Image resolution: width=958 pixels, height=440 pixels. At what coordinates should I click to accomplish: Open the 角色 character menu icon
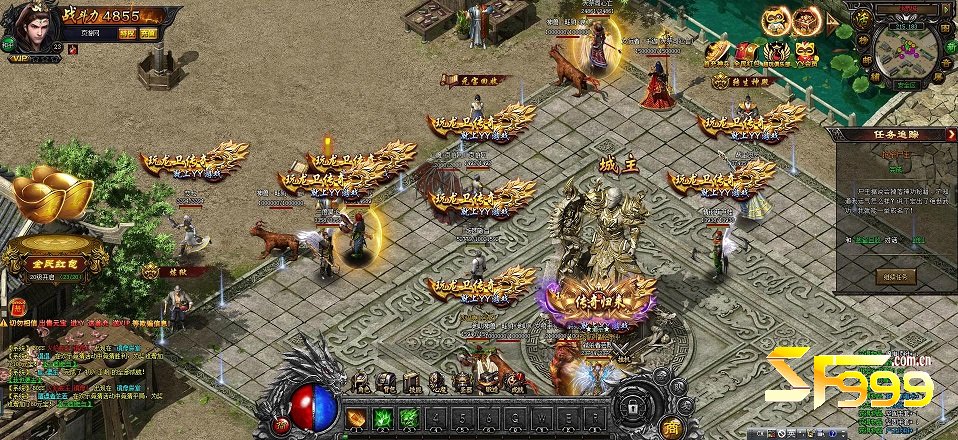[x=362, y=381]
